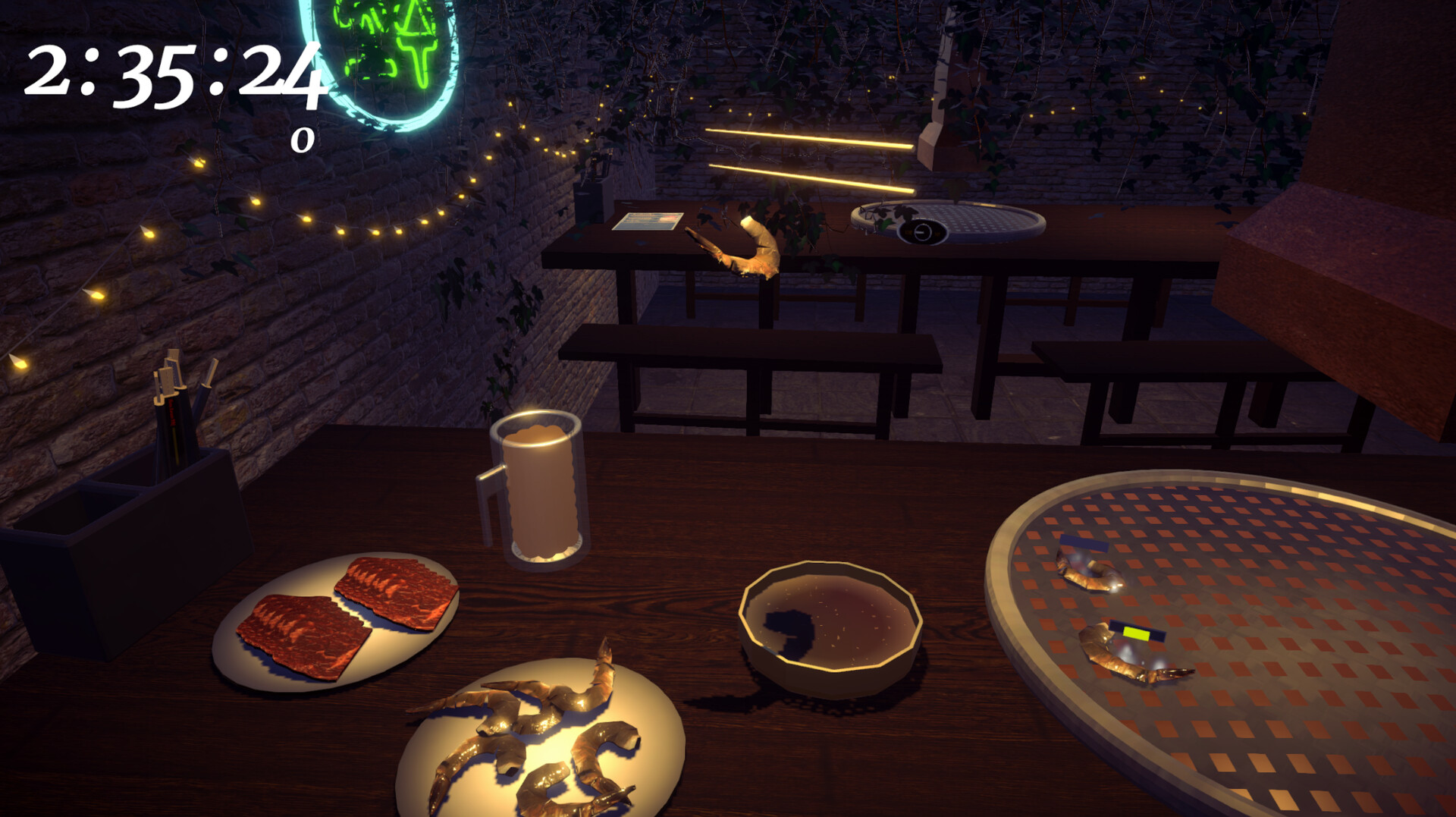Toggle the cooker's circular power control
This screenshot has height=817, width=1456.
pyautogui.click(x=923, y=231)
